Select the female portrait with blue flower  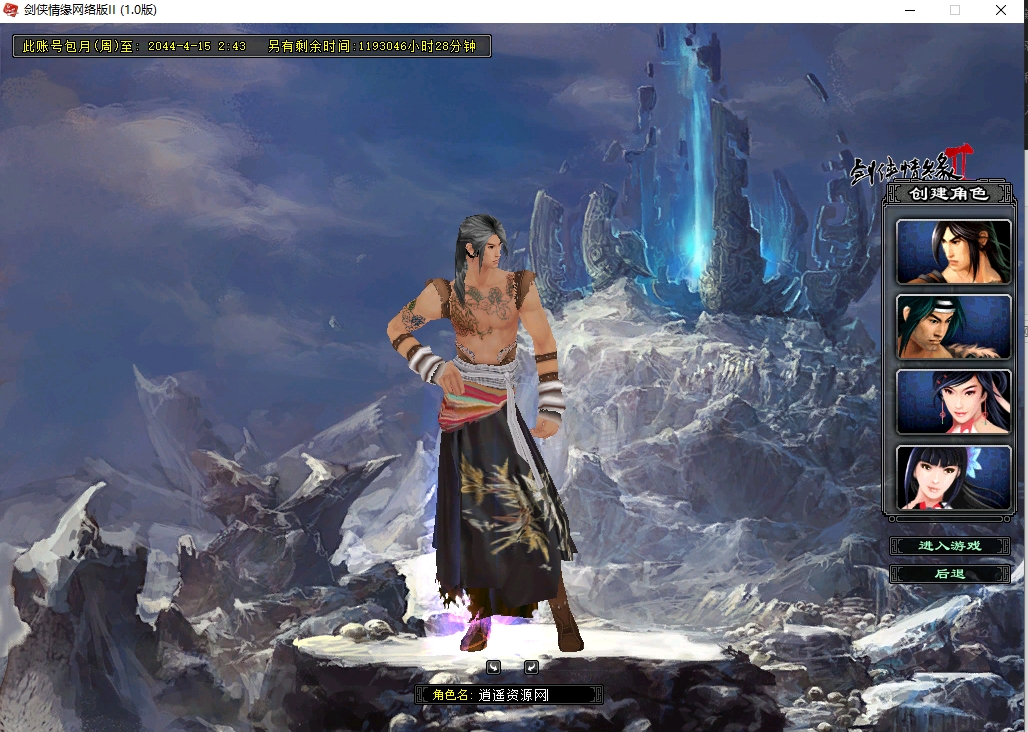tap(953, 477)
